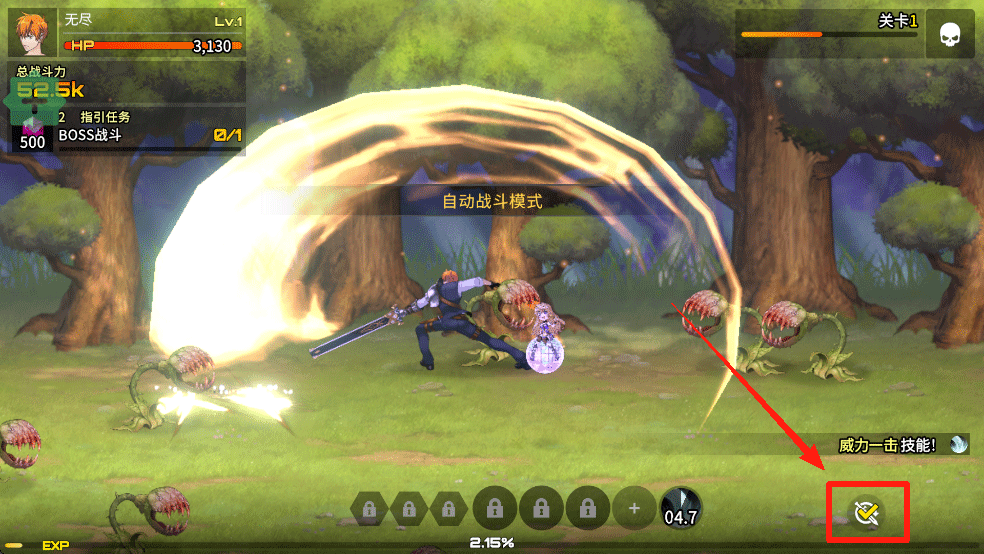Toggle the auto-battle mode button

(866, 512)
